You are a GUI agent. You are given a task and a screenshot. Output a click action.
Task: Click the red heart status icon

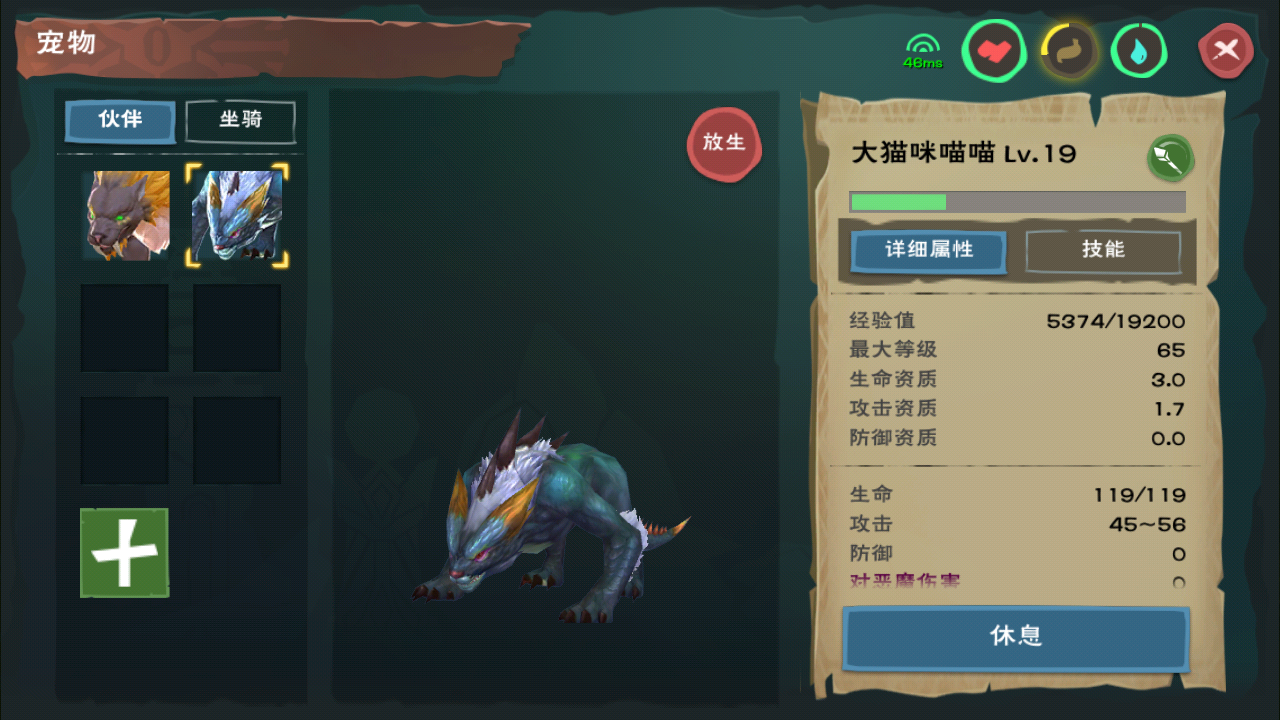point(994,51)
